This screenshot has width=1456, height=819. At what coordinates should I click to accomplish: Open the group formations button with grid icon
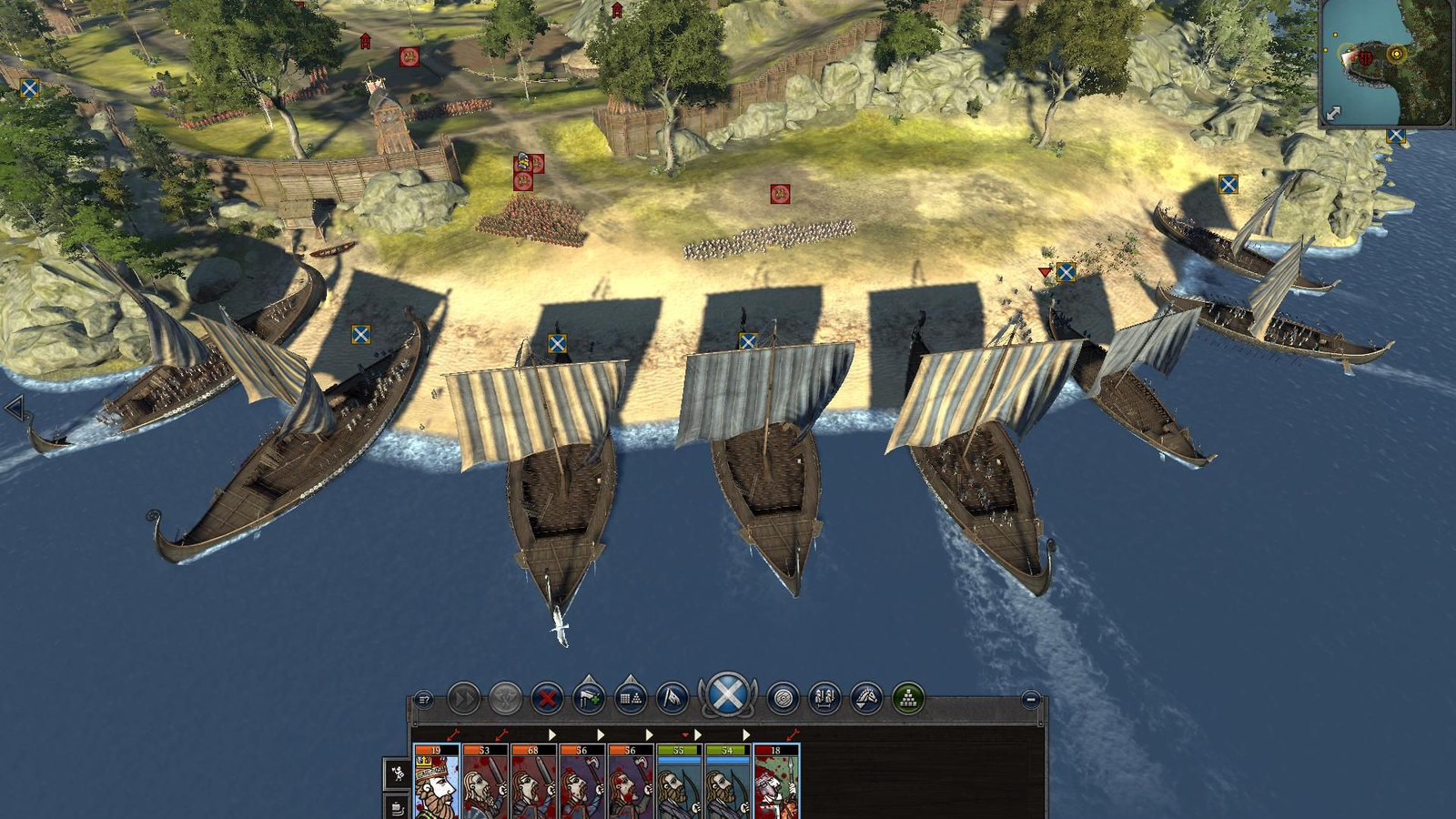click(x=631, y=698)
